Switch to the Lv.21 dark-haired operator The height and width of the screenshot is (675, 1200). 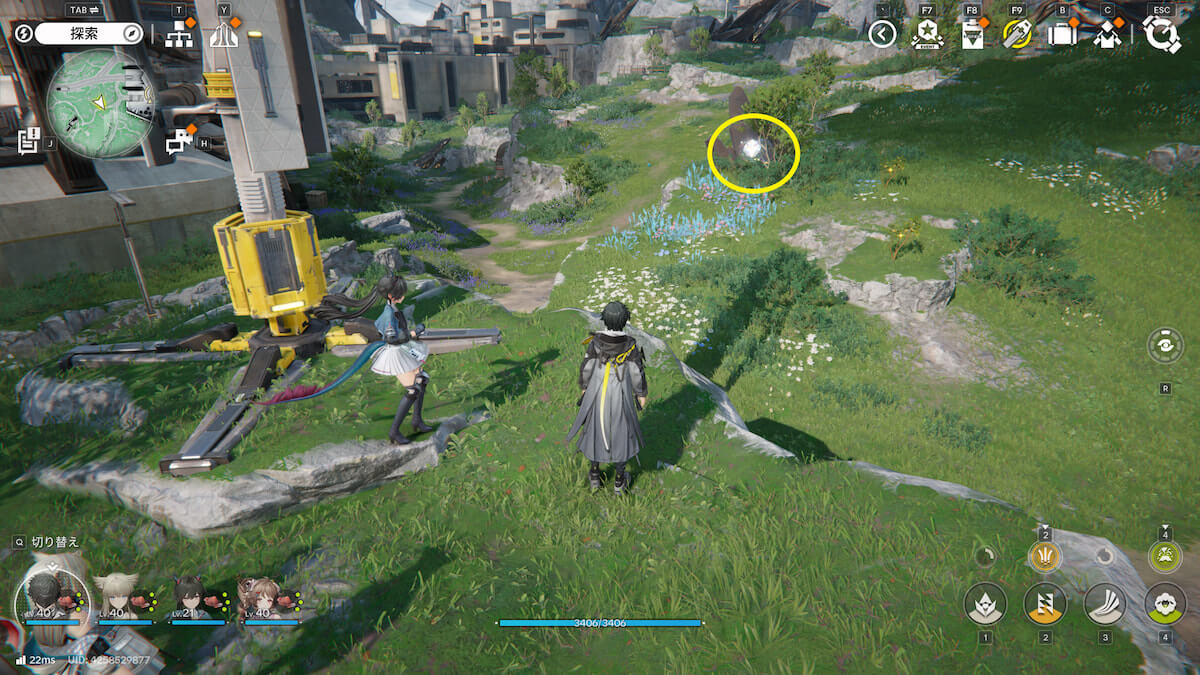coord(190,597)
